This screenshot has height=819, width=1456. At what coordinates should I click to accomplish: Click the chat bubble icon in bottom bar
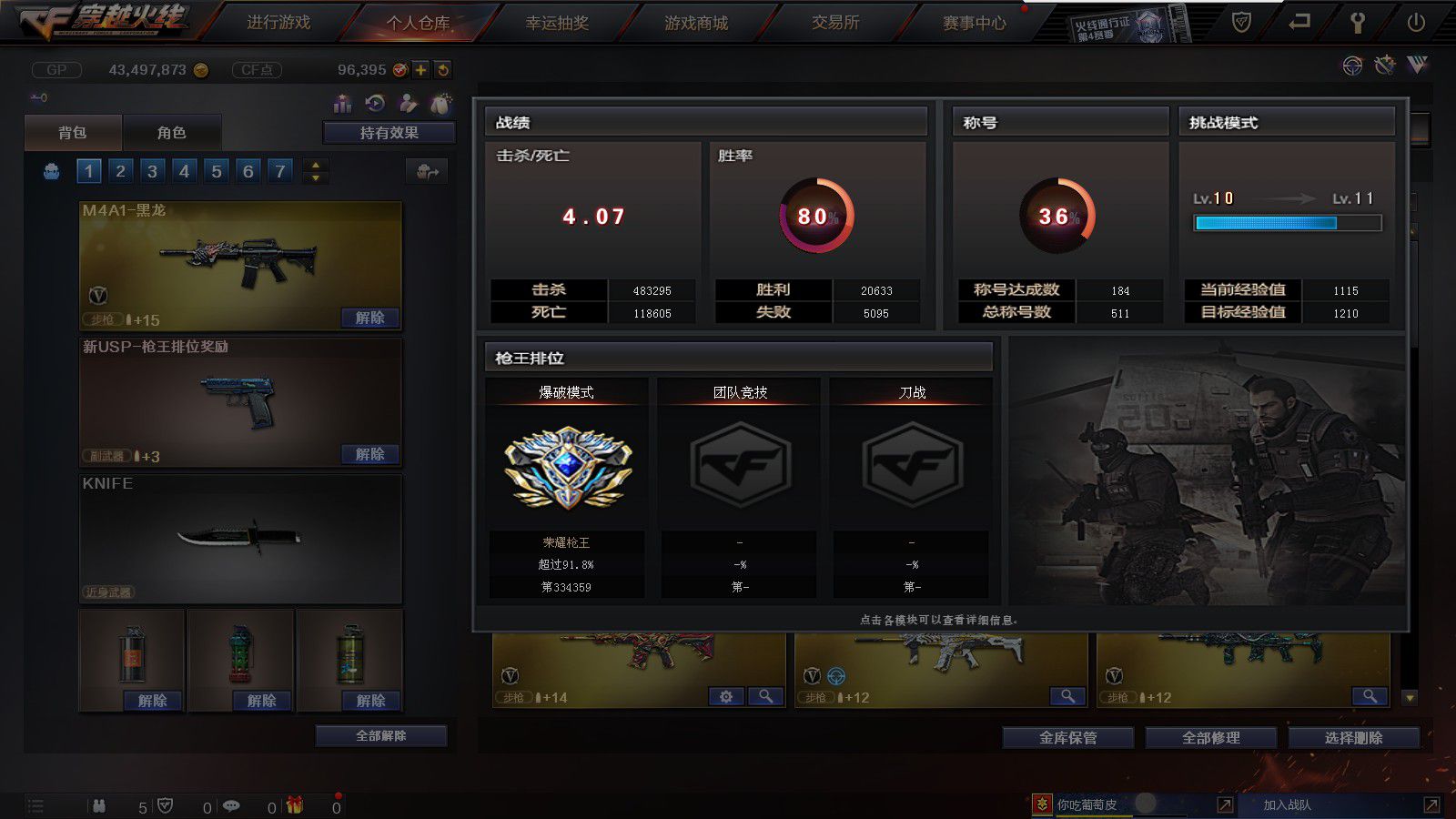point(230,806)
